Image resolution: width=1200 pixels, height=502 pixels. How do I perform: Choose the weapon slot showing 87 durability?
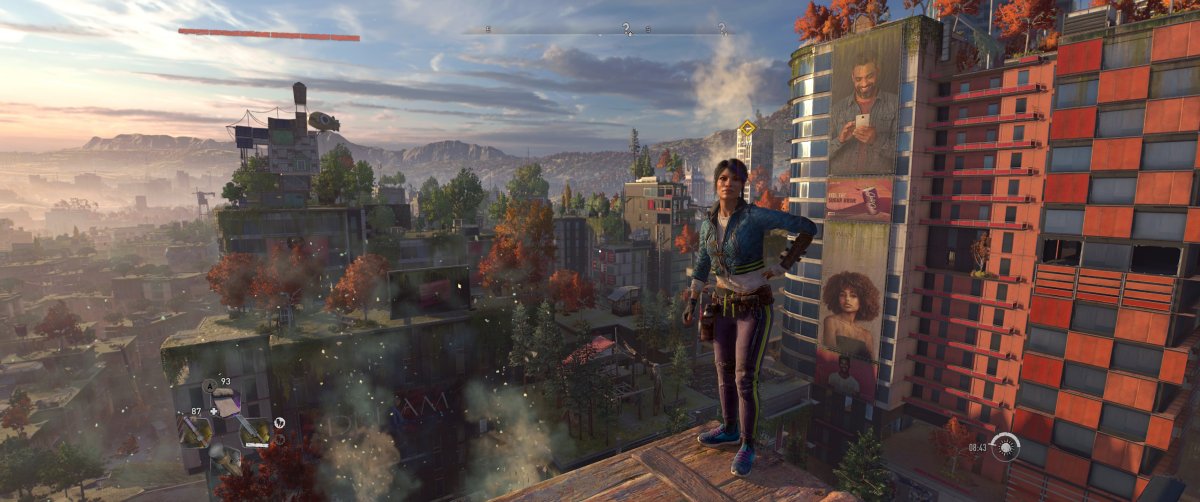[194, 430]
